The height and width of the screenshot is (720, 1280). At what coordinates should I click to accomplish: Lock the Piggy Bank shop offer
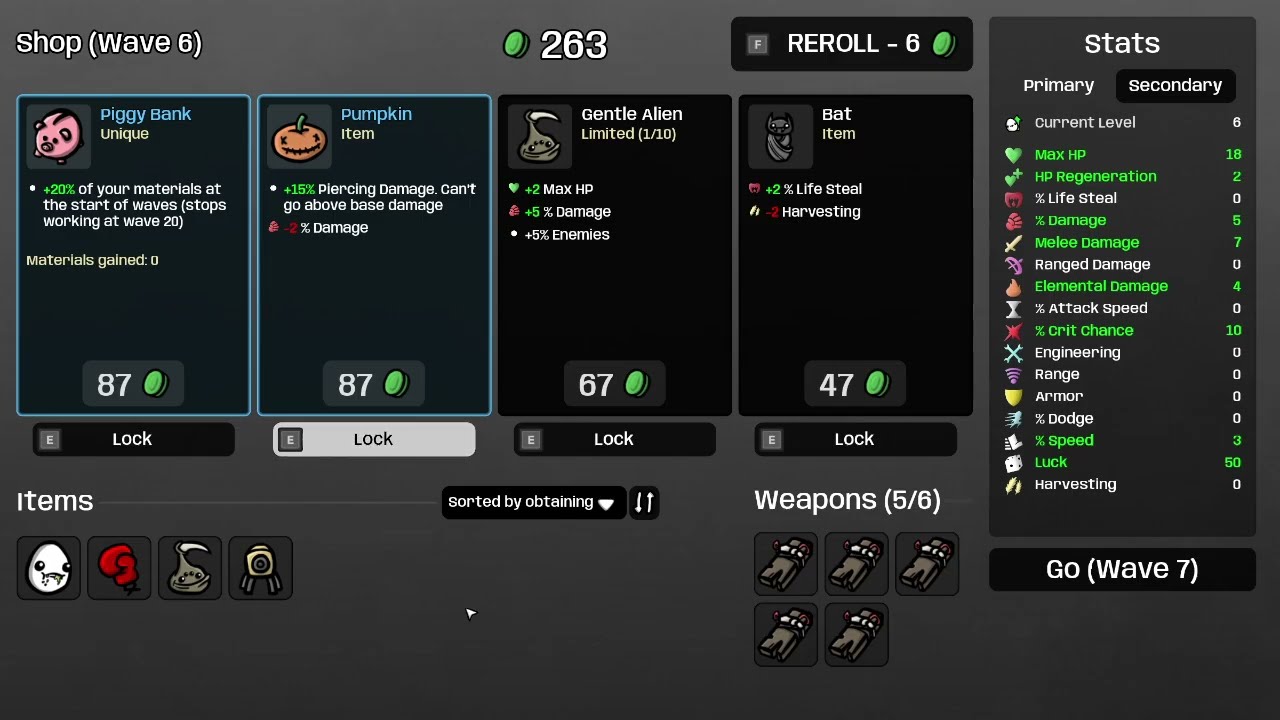[133, 439]
